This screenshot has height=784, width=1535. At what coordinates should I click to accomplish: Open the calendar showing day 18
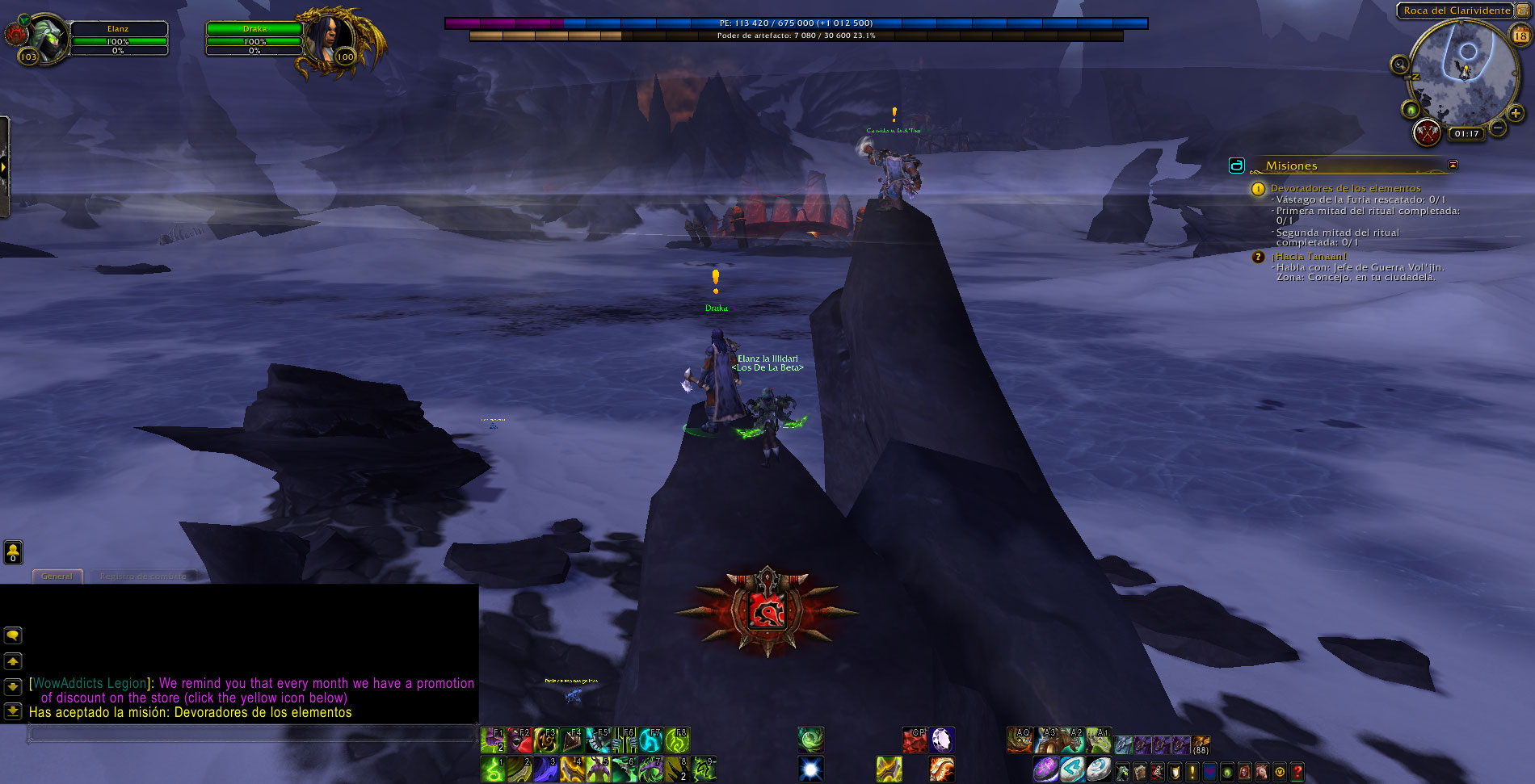(x=1520, y=36)
